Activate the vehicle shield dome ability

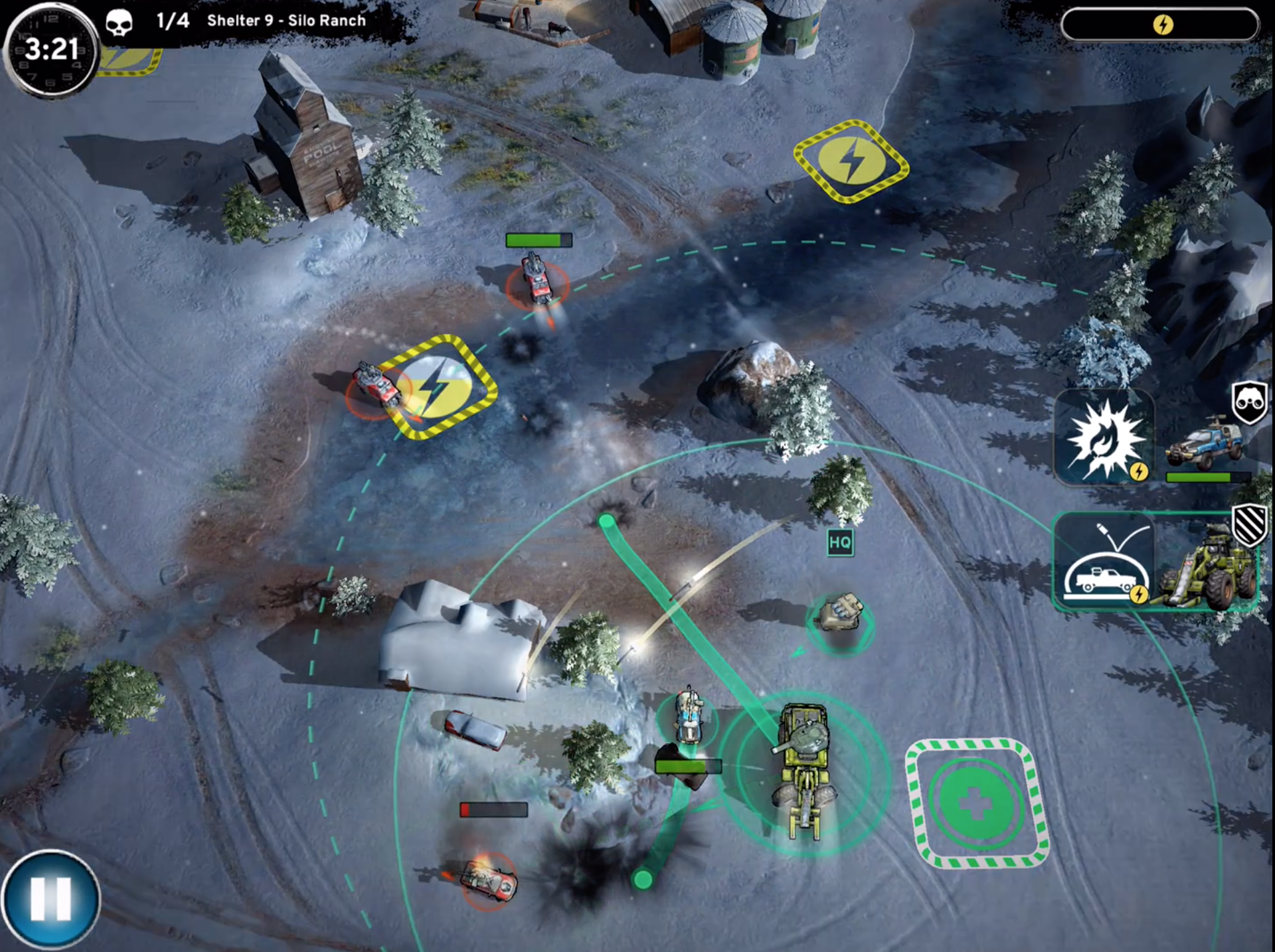click(1104, 561)
